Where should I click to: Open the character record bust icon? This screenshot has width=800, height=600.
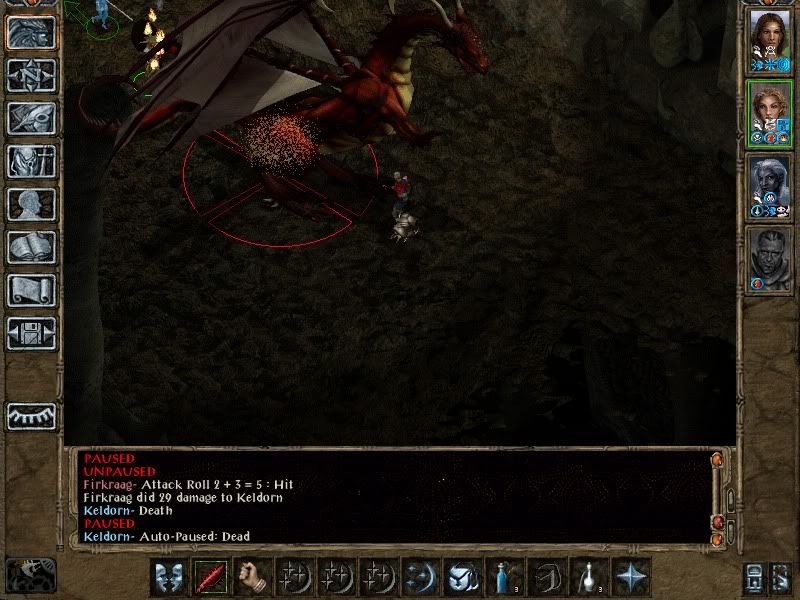point(31,204)
